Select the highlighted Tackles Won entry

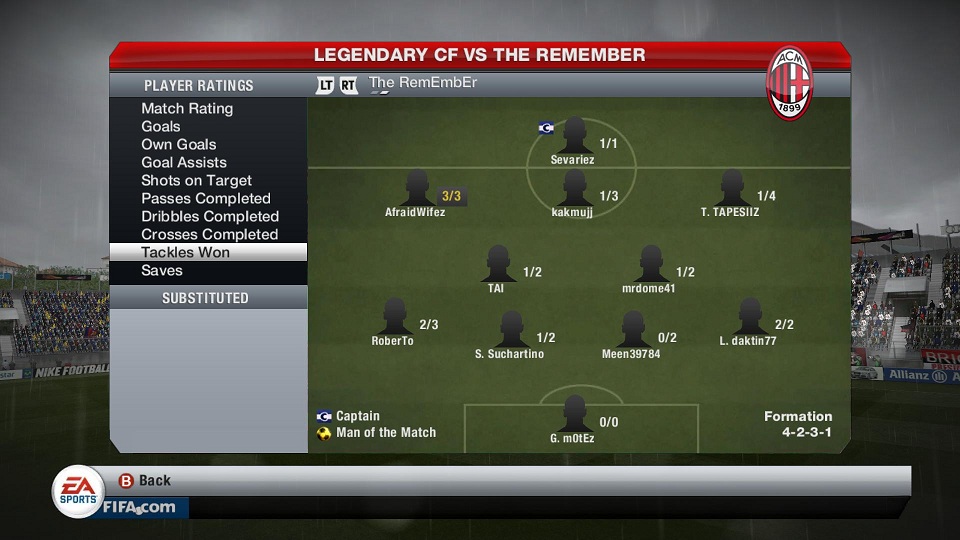186,252
